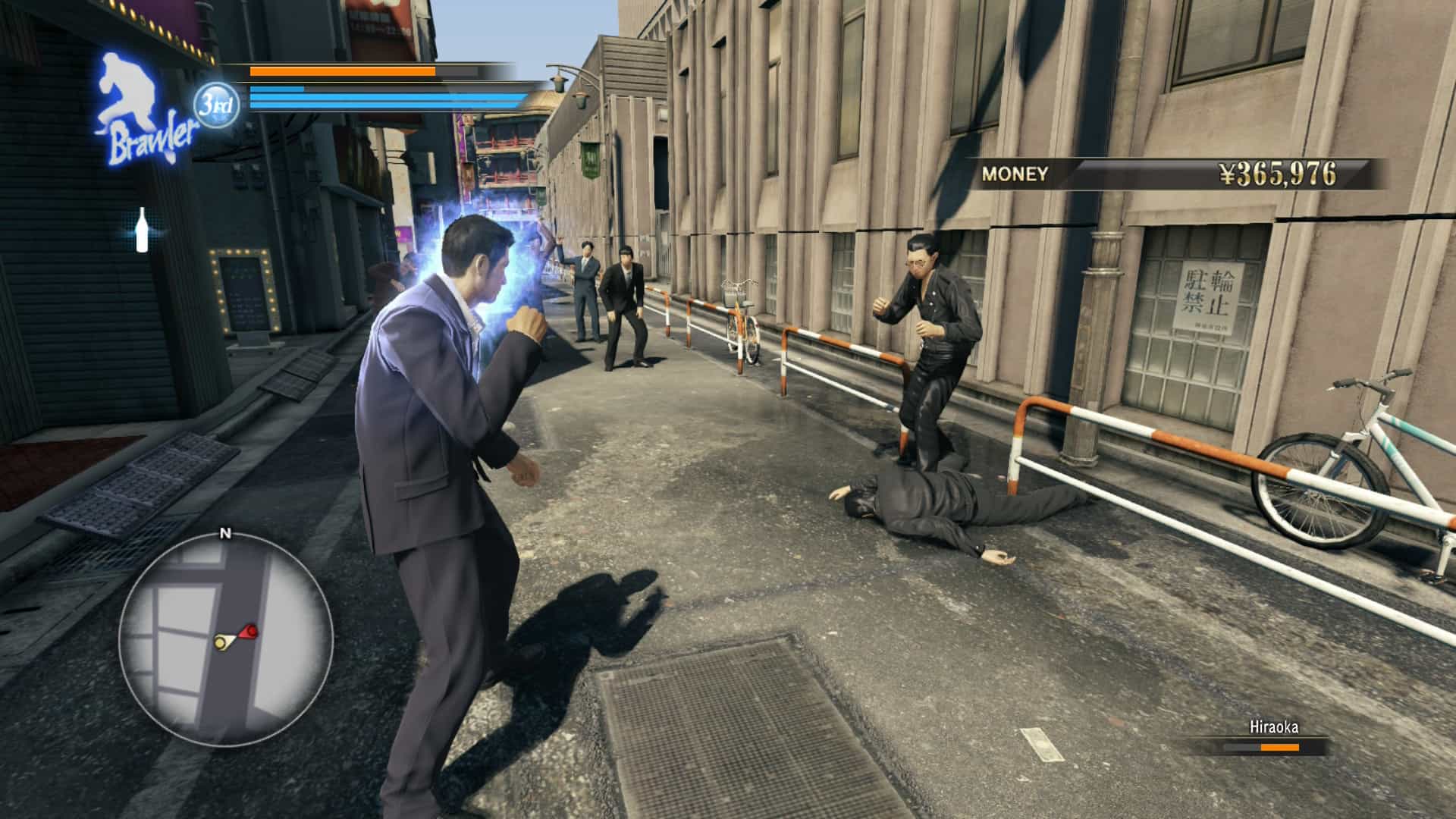The width and height of the screenshot is (1456, 819).
Task: Click the red enemy marker on minimap
Action: pos(249,630)
